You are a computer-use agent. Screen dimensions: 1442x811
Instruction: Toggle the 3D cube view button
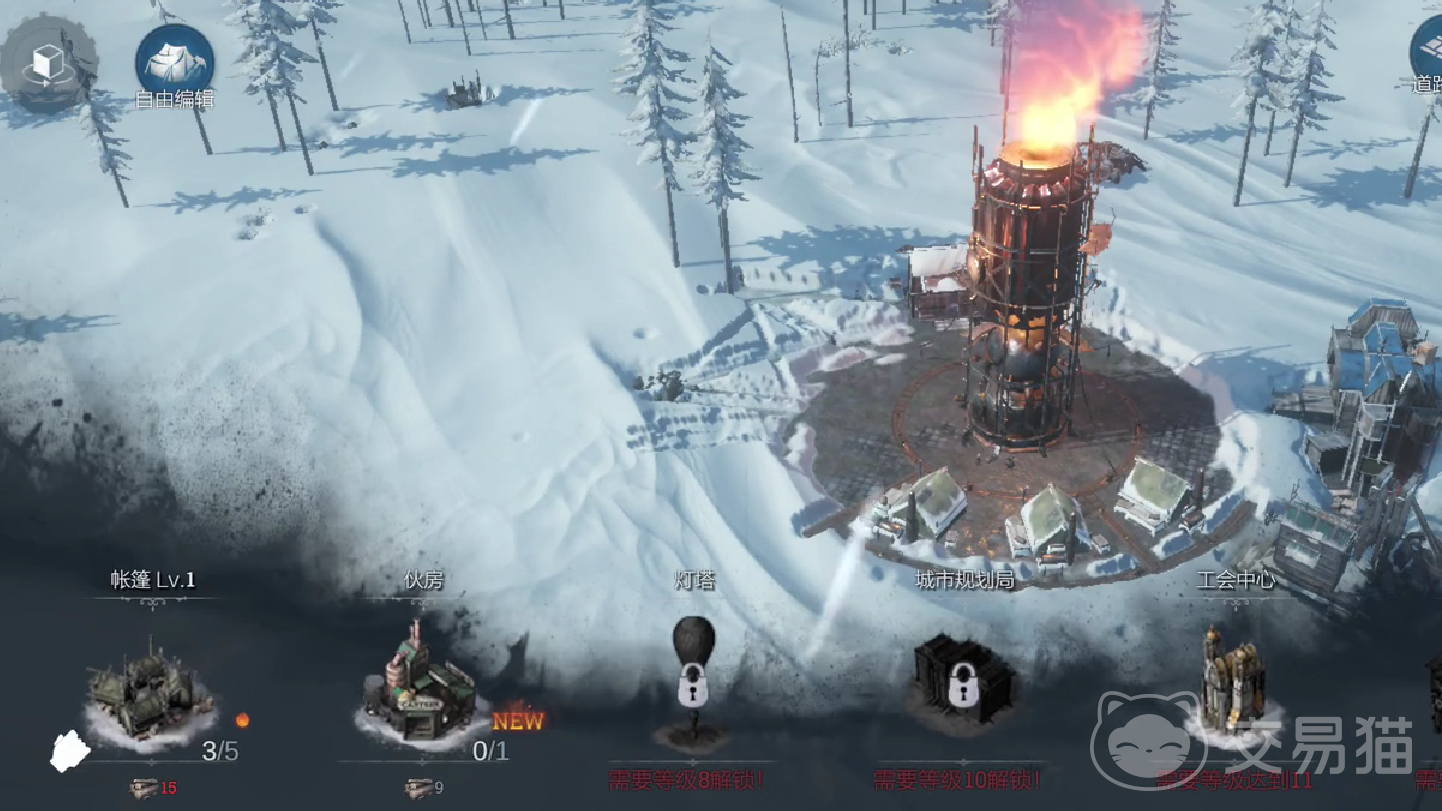(x=48, y=62)
